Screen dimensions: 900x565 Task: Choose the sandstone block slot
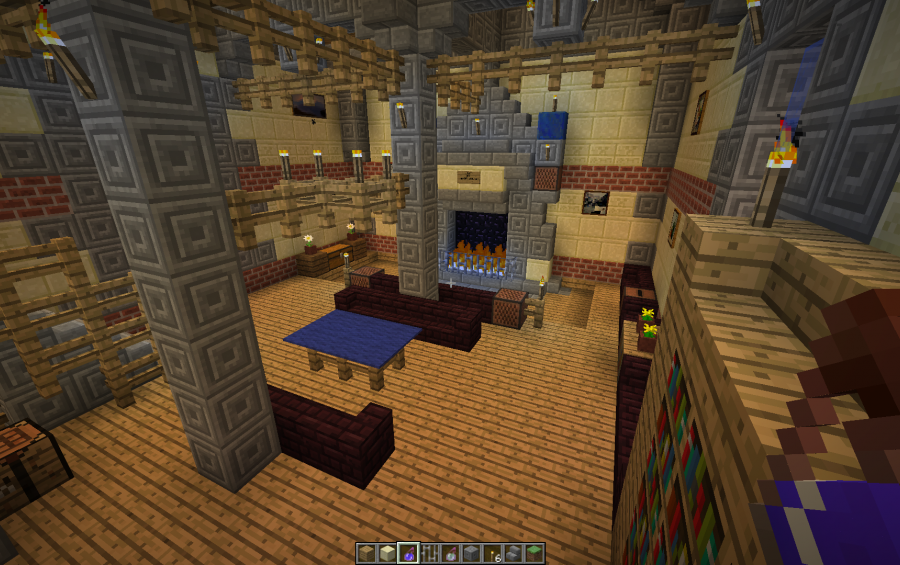point(387,553)
